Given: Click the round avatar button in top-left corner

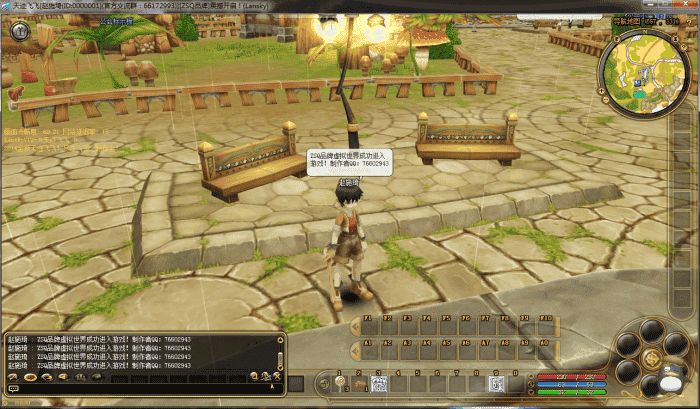Looking at the screenshot, I should pos(19,32).
